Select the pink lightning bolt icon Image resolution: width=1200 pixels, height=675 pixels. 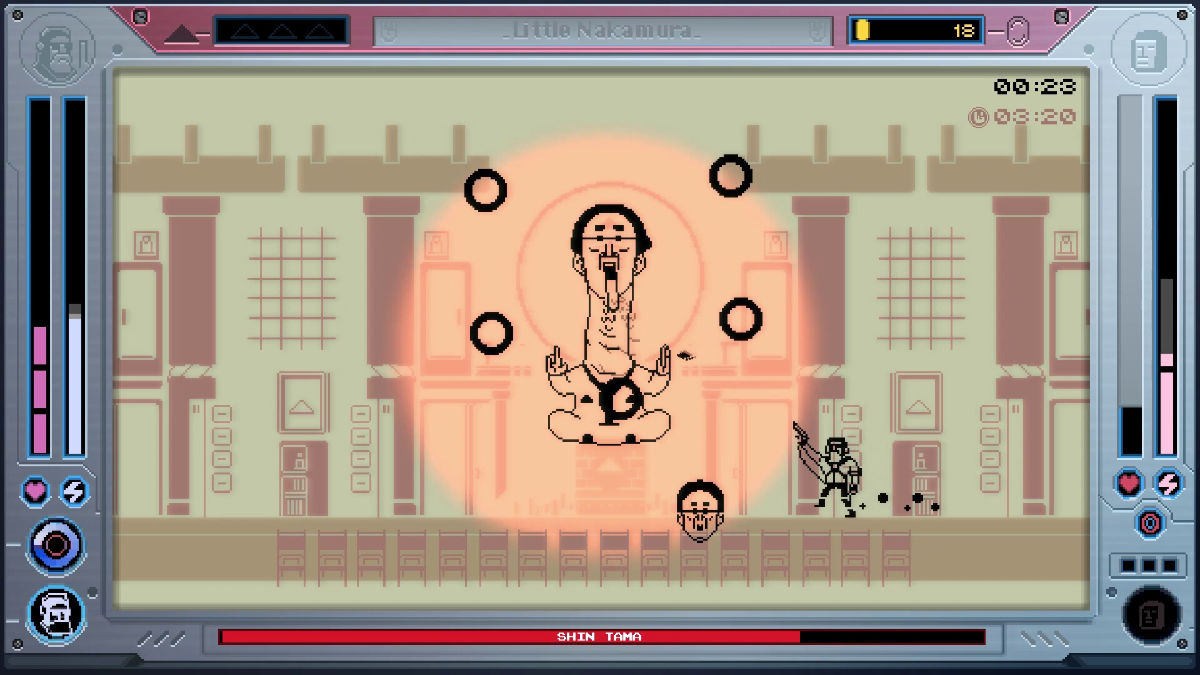tap(1167, 483)
